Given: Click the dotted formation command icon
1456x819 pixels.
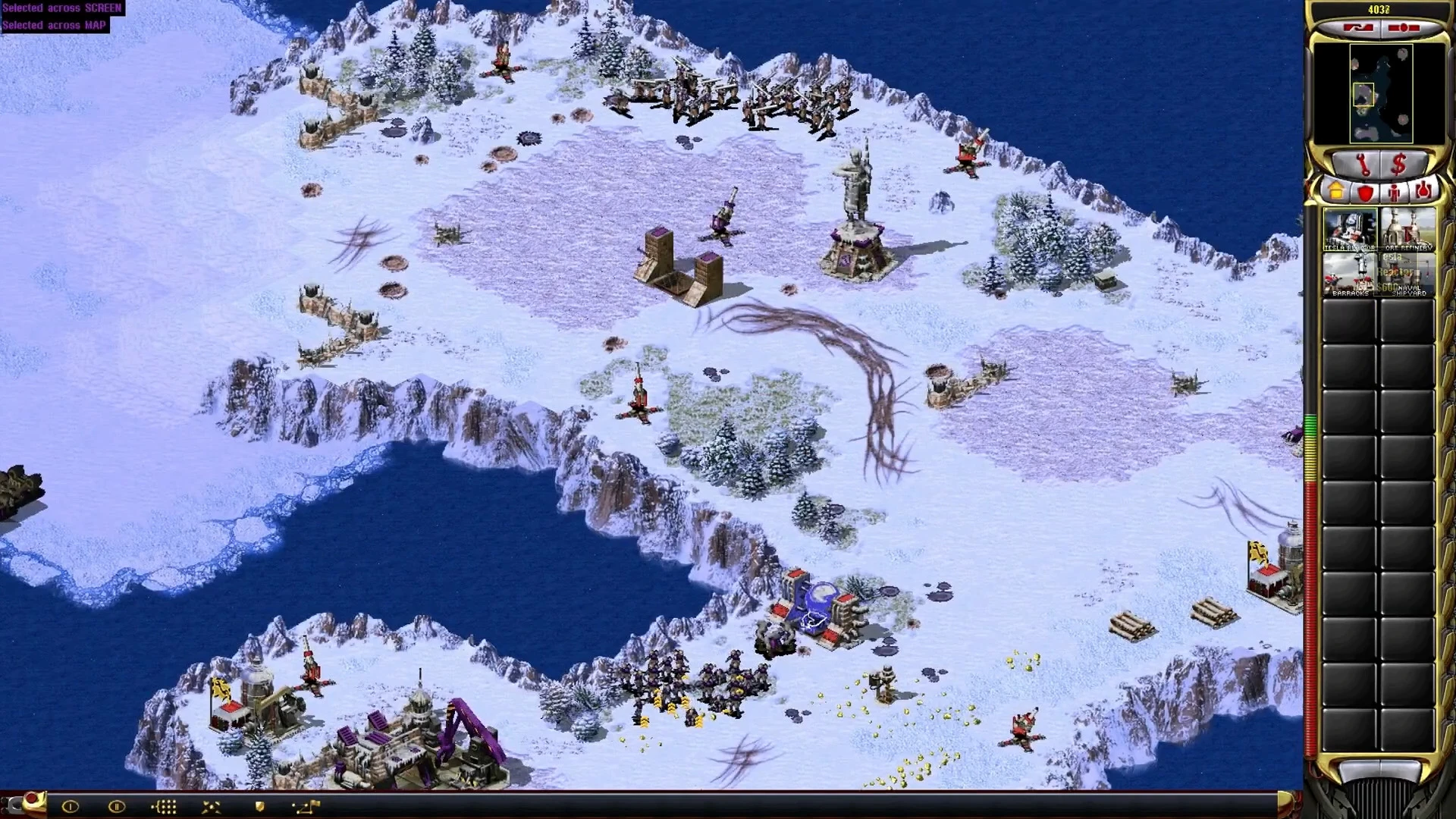Looking at the screenshot, I should tap(165, 807).
